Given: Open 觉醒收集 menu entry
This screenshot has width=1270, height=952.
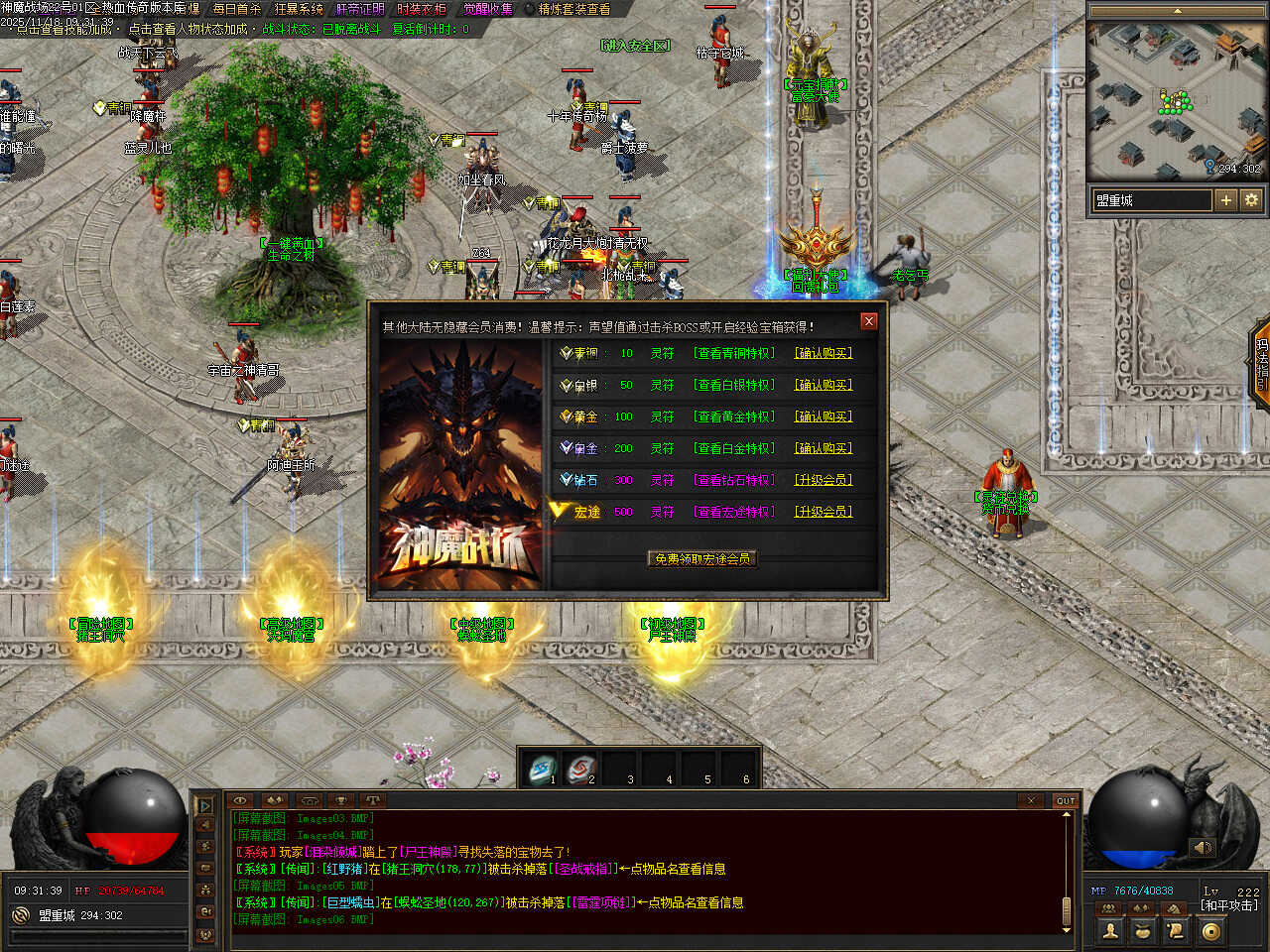Looking at the screenshot, I should coord(488,9).
